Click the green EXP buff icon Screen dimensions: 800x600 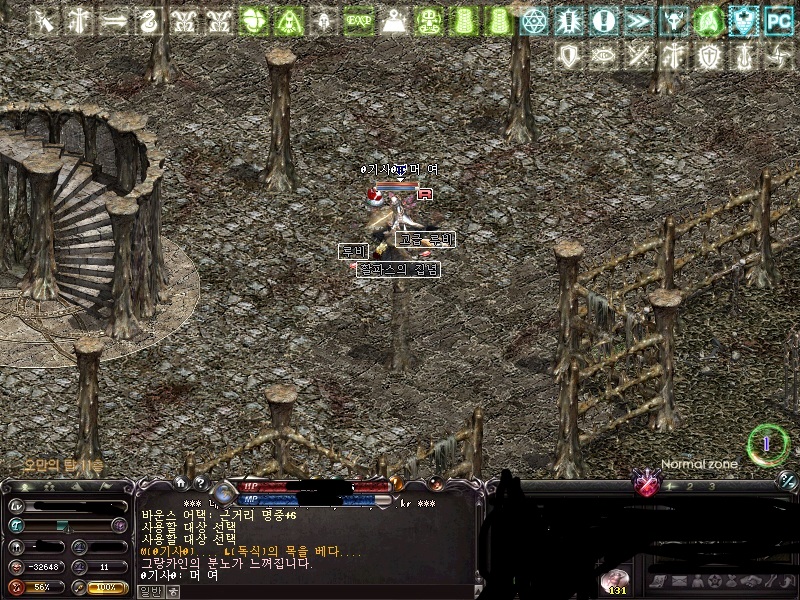coord(359,20)
